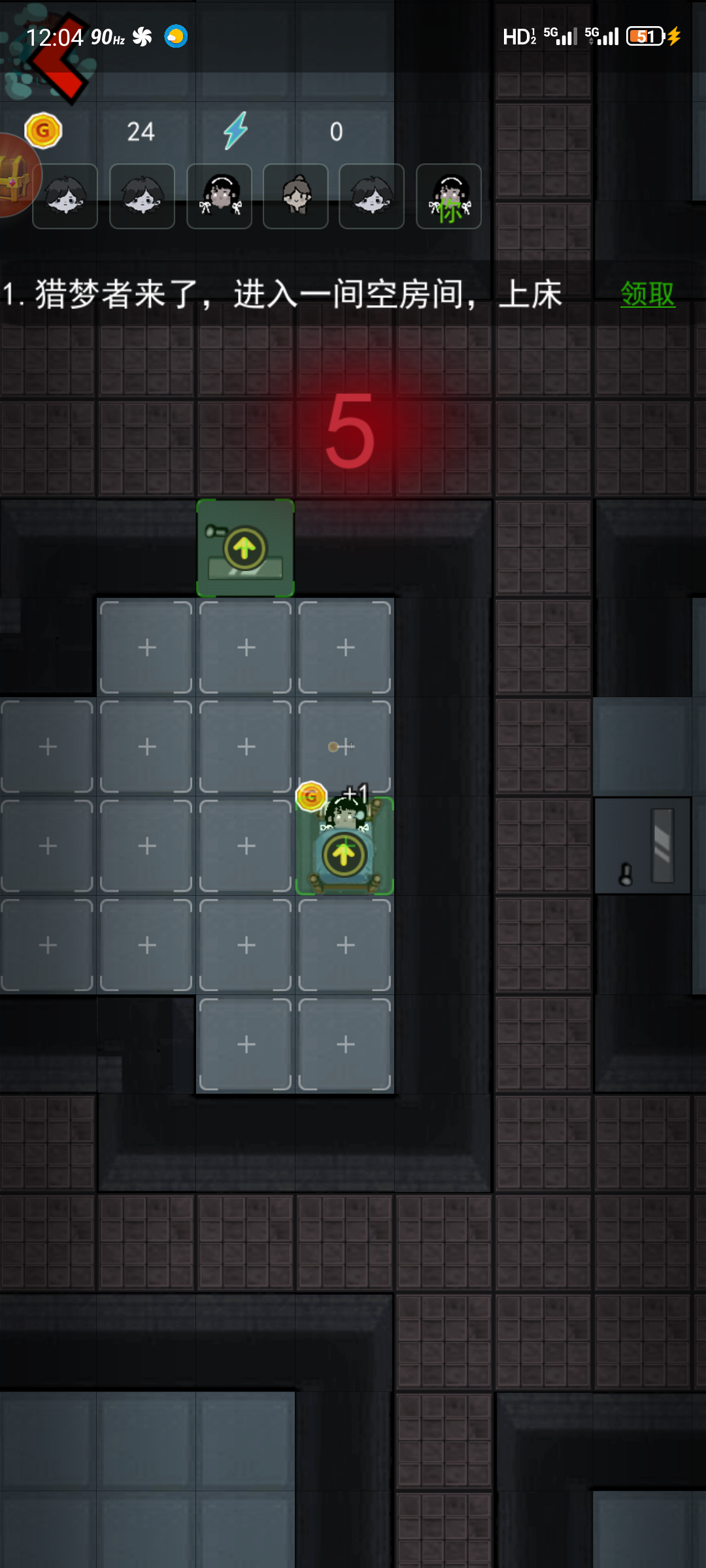Select the gray hair-bun player portrait
This screenshot has width=706, height=1568.
295,197
